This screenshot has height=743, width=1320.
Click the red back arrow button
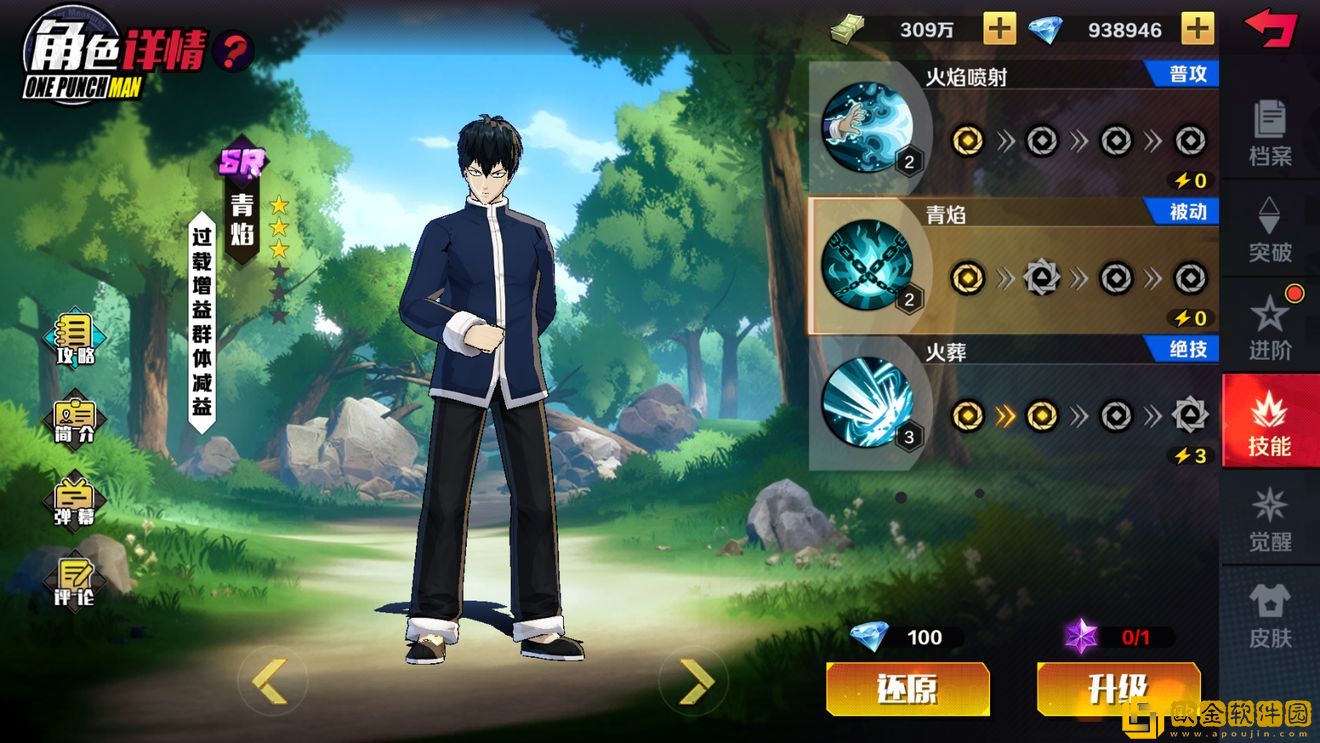coord(1270,28)
